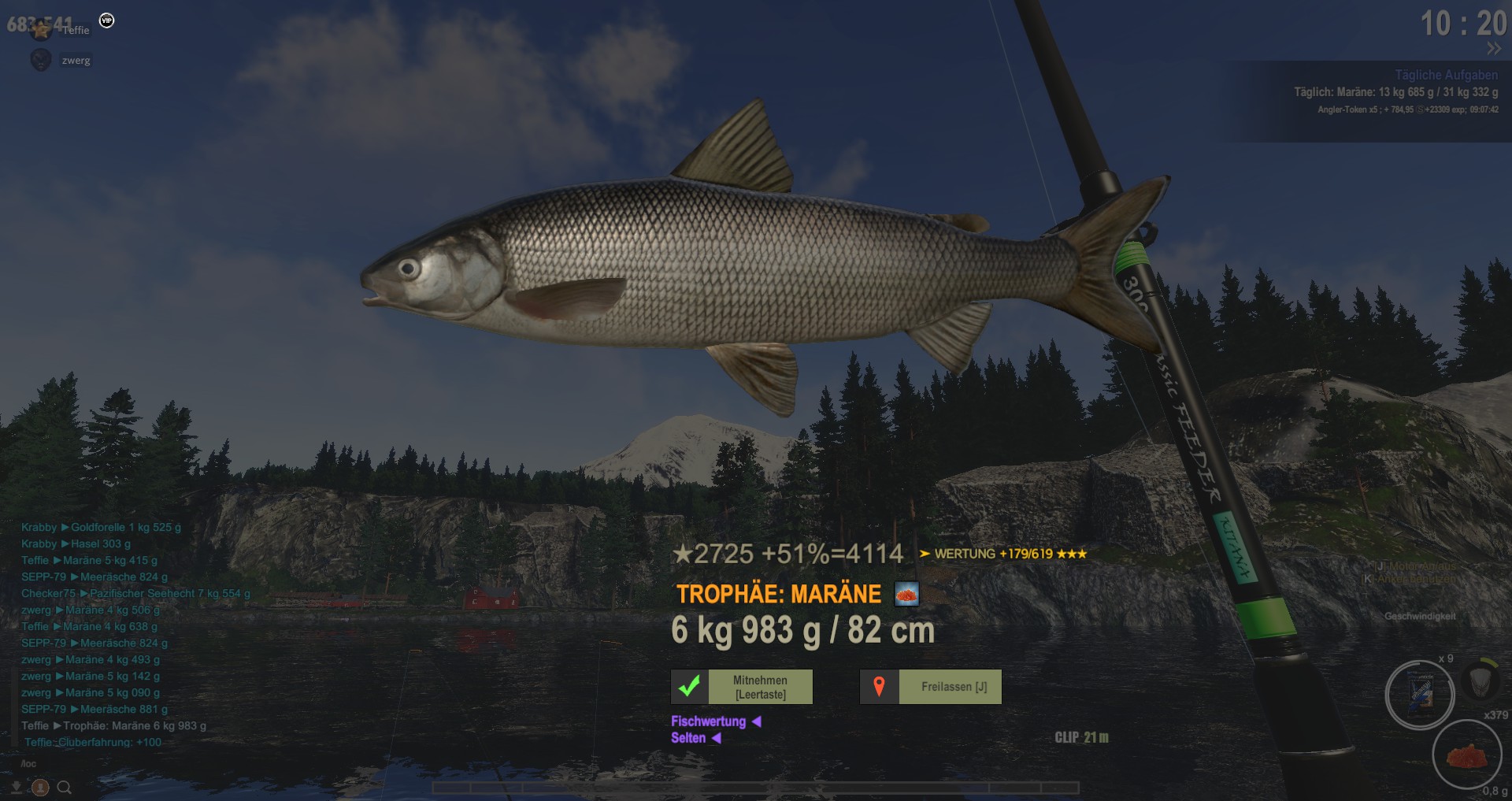Click the Teffie trophy Maräne chat message
This screenshot has height=801, width=1512.
[x=114, y=725]
